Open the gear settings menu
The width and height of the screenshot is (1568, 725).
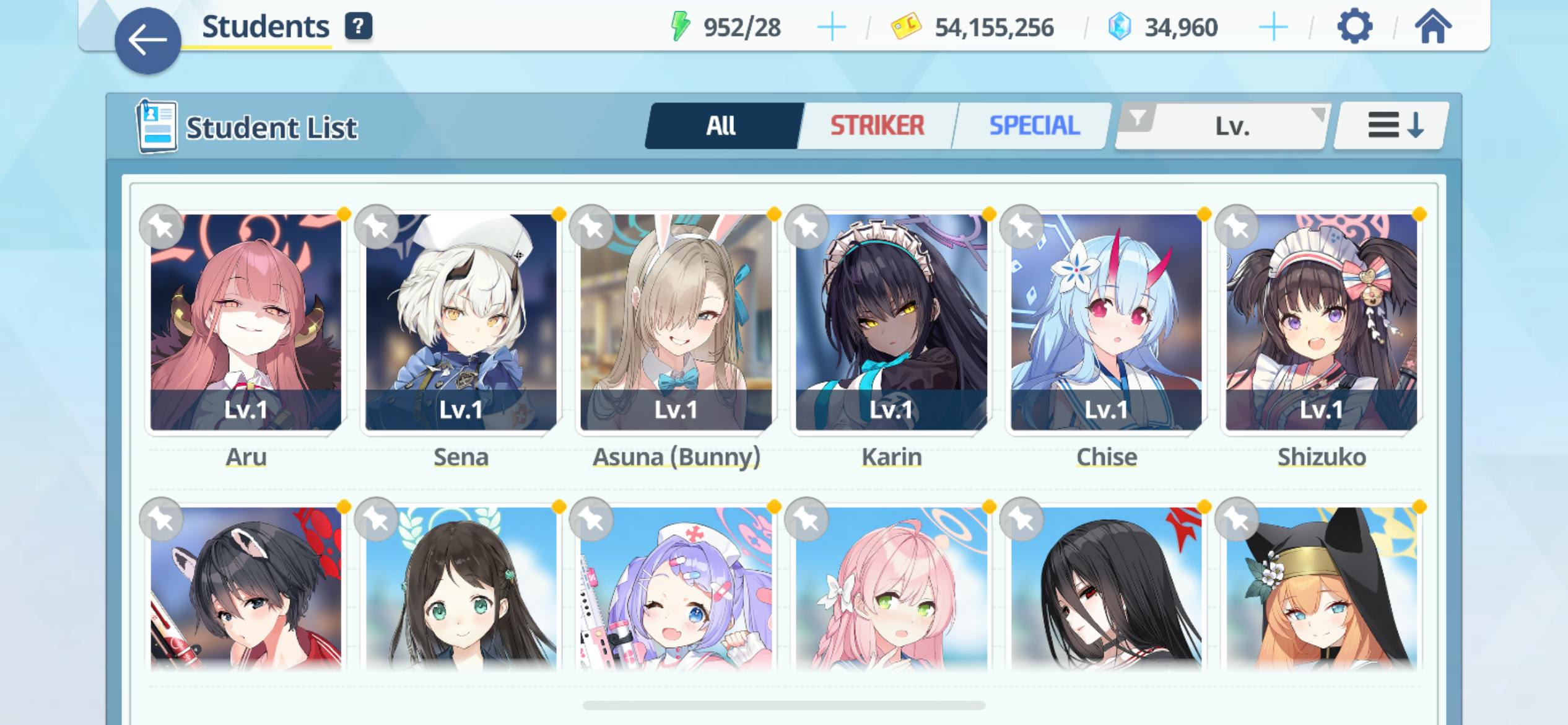tap(1354, 27)
